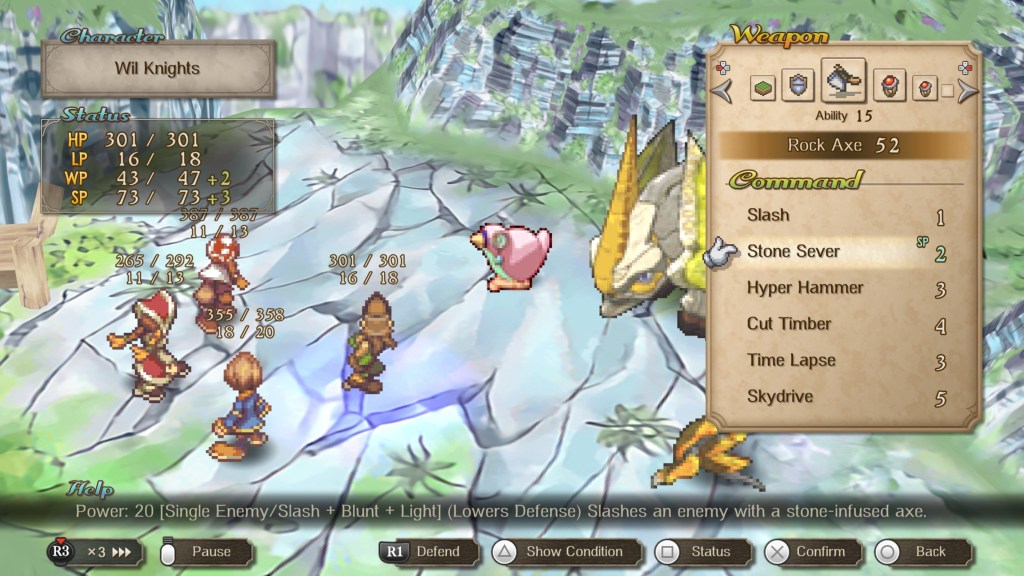Choose the Time Lapse command
Screen dimensions: 1024x576
790,360
